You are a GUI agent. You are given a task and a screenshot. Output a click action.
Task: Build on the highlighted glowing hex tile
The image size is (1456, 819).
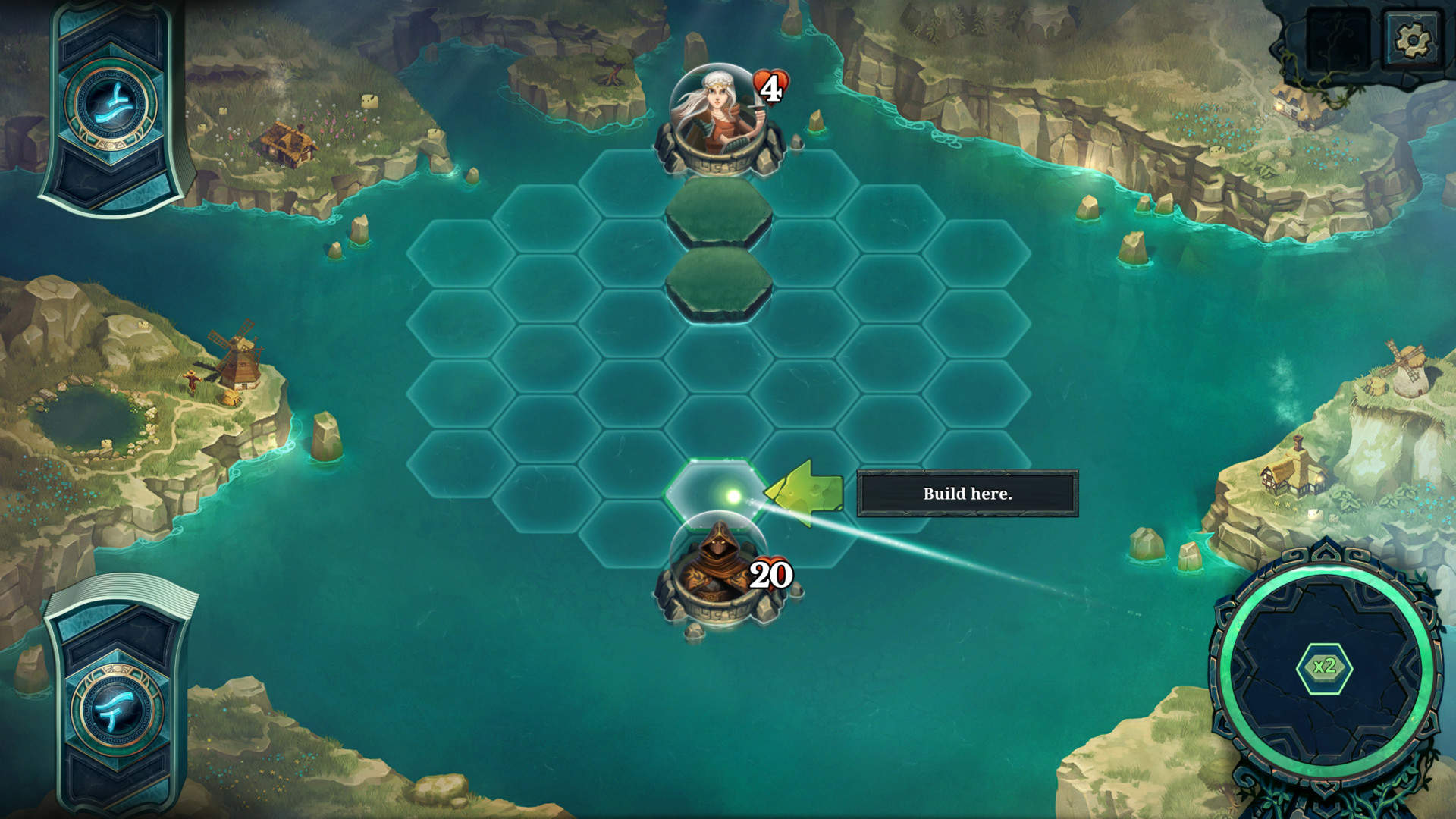(x=718, y=493)
